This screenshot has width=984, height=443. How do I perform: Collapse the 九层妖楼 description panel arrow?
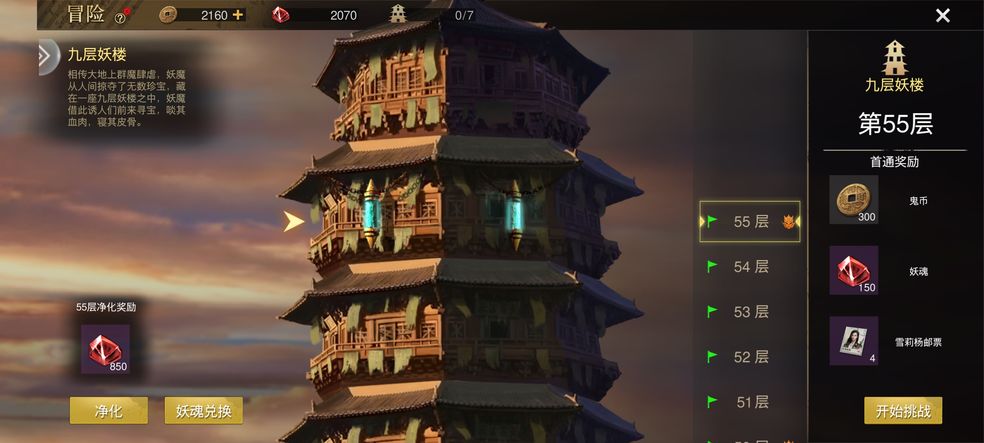click(47, 56)
